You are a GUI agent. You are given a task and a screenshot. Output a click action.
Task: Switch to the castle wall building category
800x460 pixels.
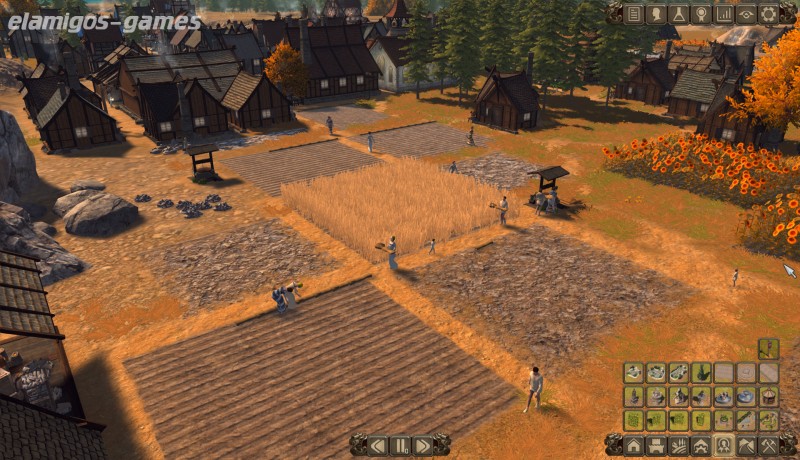click(x=656, y=445)
